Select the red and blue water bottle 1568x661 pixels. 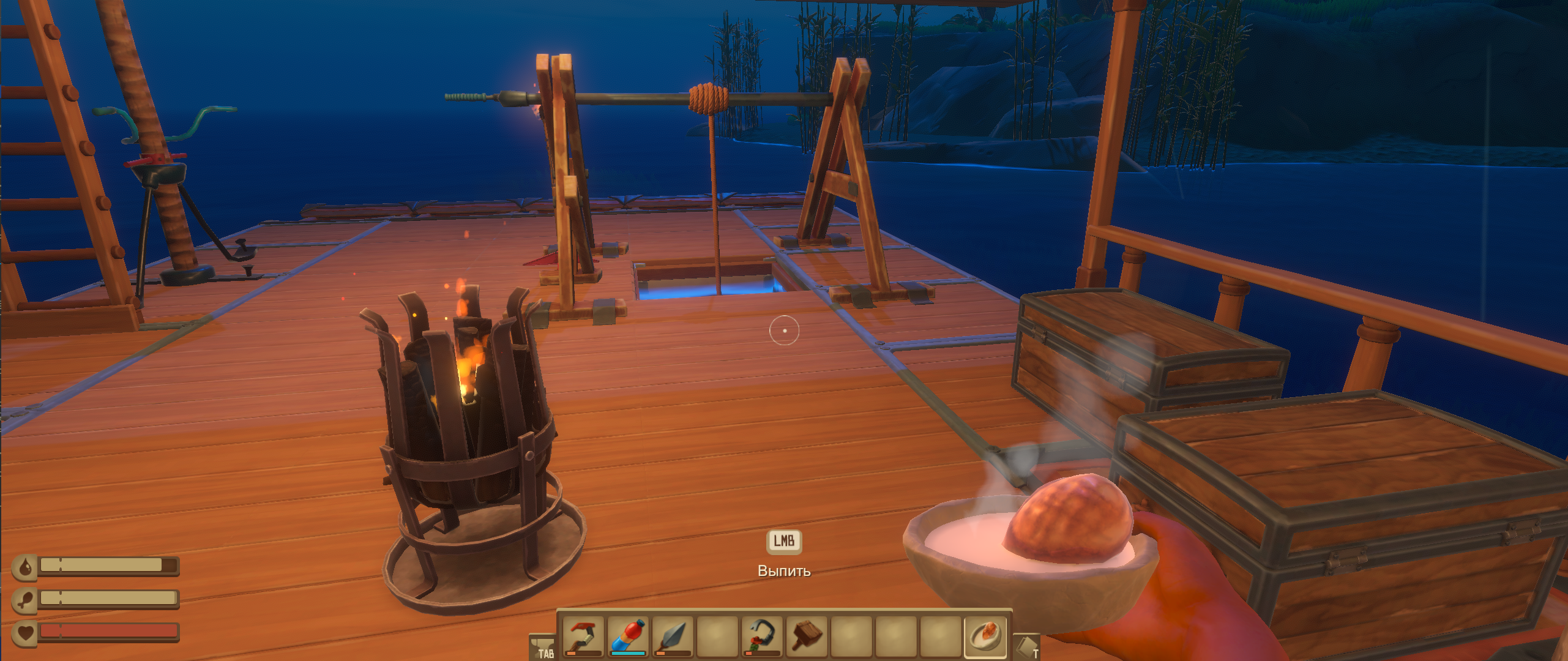pos(628,636)
